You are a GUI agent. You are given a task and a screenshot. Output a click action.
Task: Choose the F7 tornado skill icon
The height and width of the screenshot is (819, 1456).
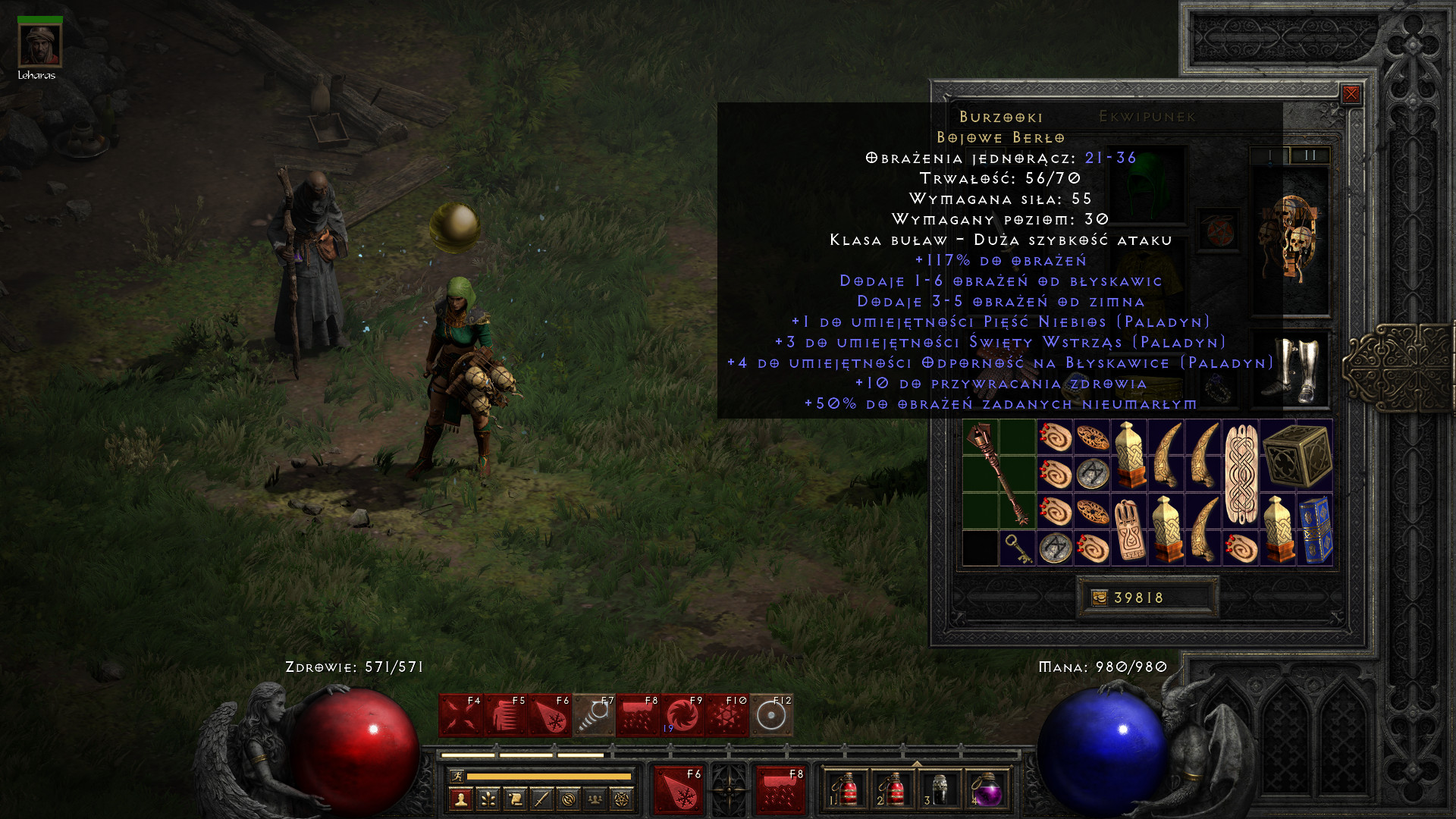[x=594, y=715]
